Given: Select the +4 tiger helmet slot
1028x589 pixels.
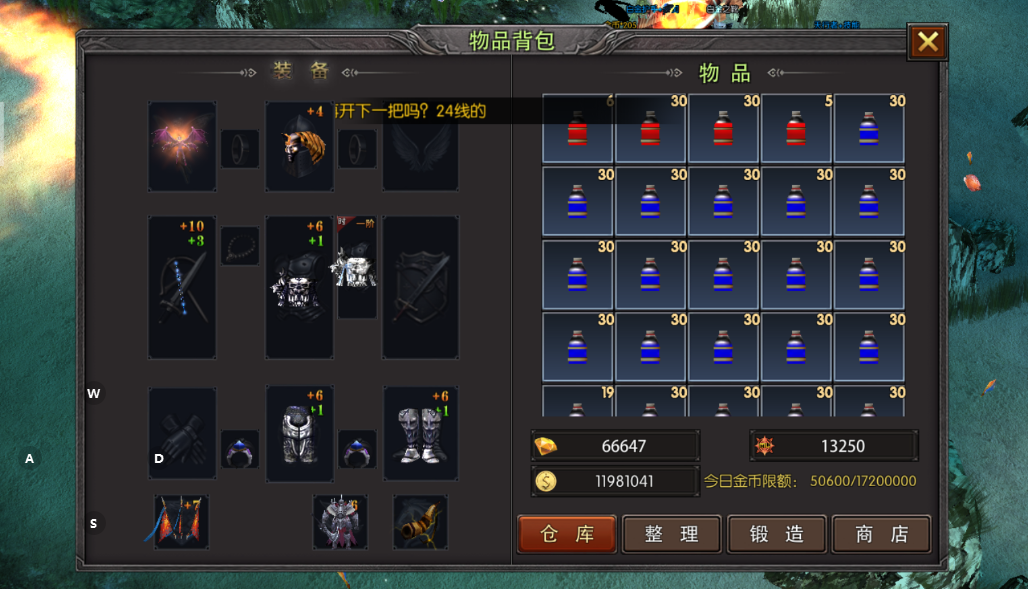Looking at the screenshot, I should click(299, 146).
